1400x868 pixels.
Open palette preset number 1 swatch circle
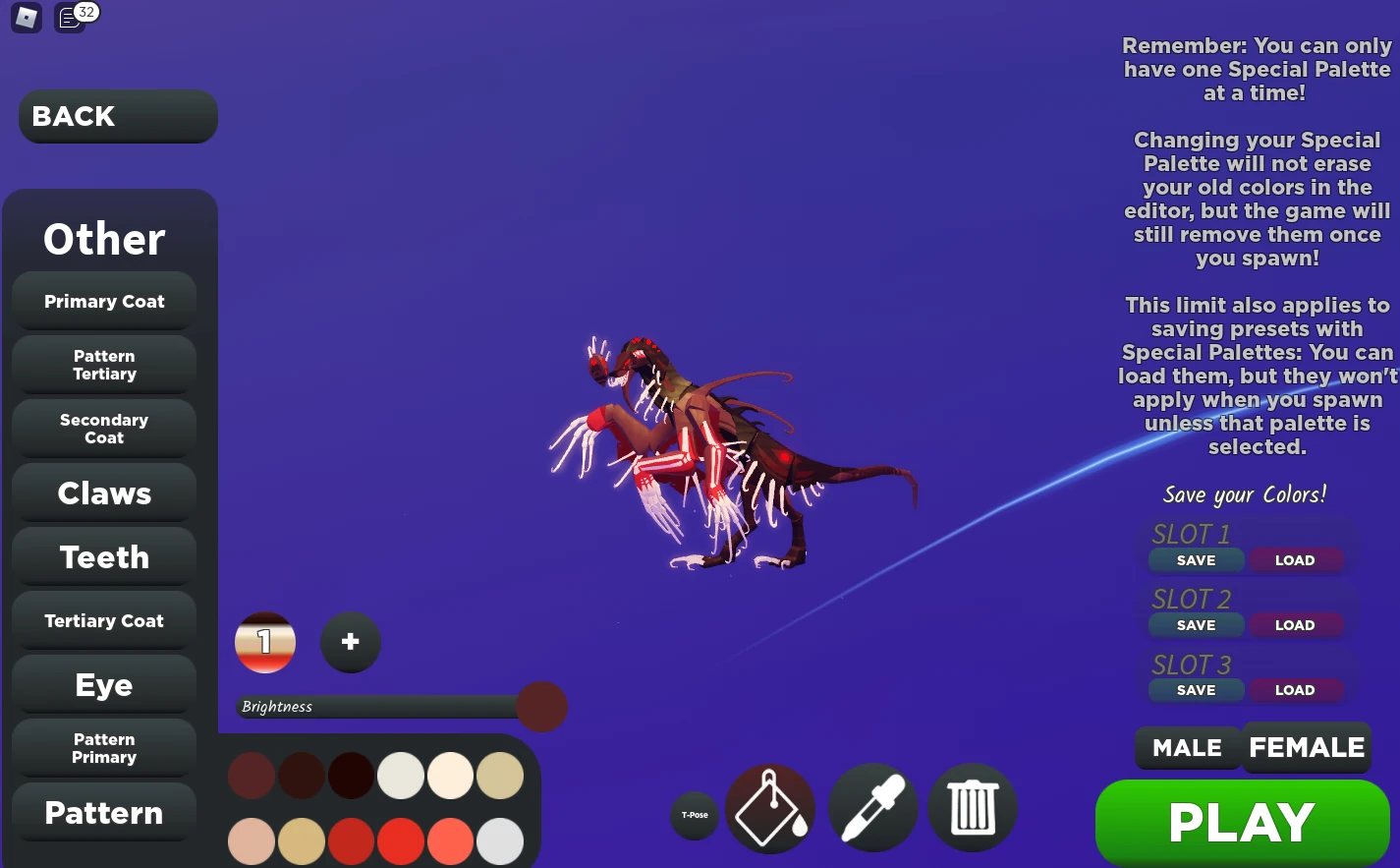(x=265, y=642)
